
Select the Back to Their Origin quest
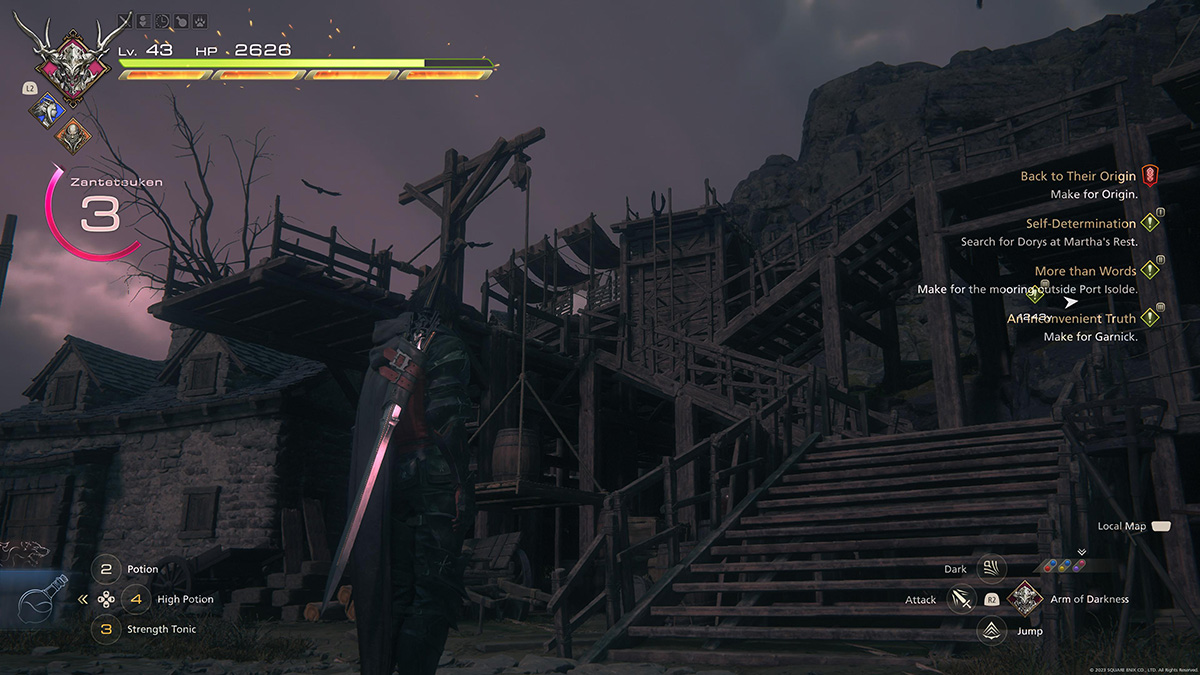pyautogui.click(x=1078, y=176)
